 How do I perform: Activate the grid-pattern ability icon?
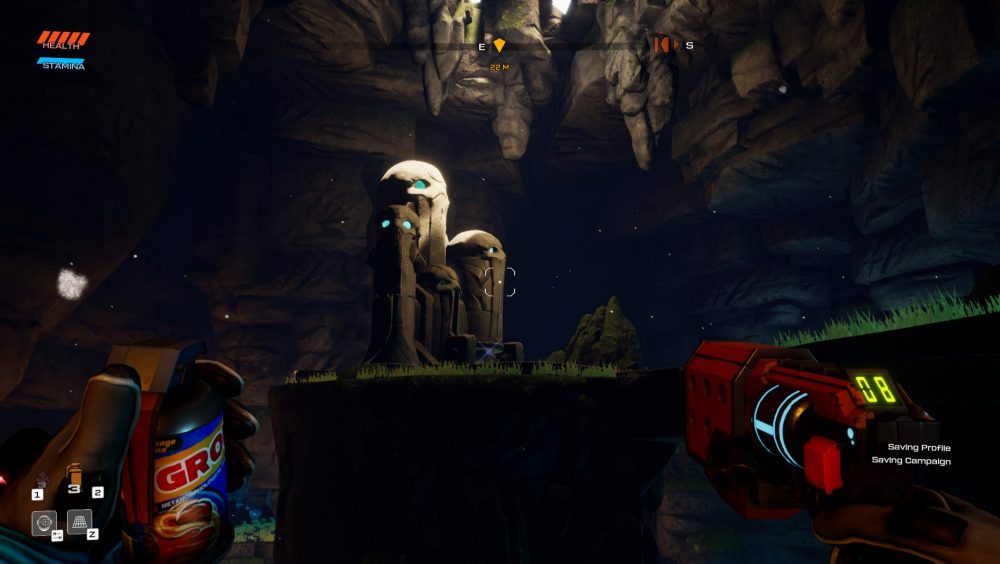80,521
